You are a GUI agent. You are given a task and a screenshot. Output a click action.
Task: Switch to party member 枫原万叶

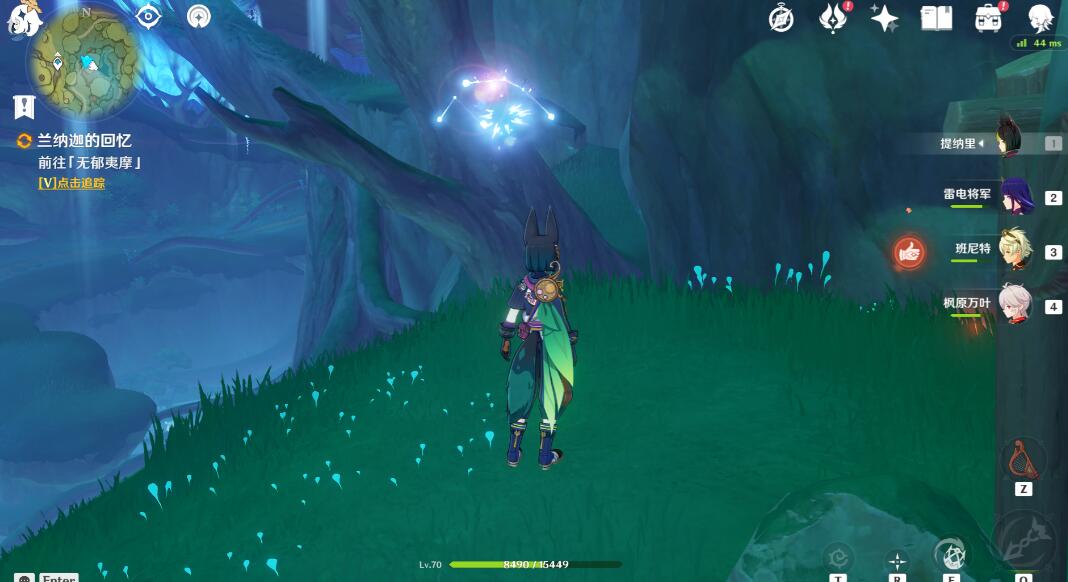(1018, 305)
